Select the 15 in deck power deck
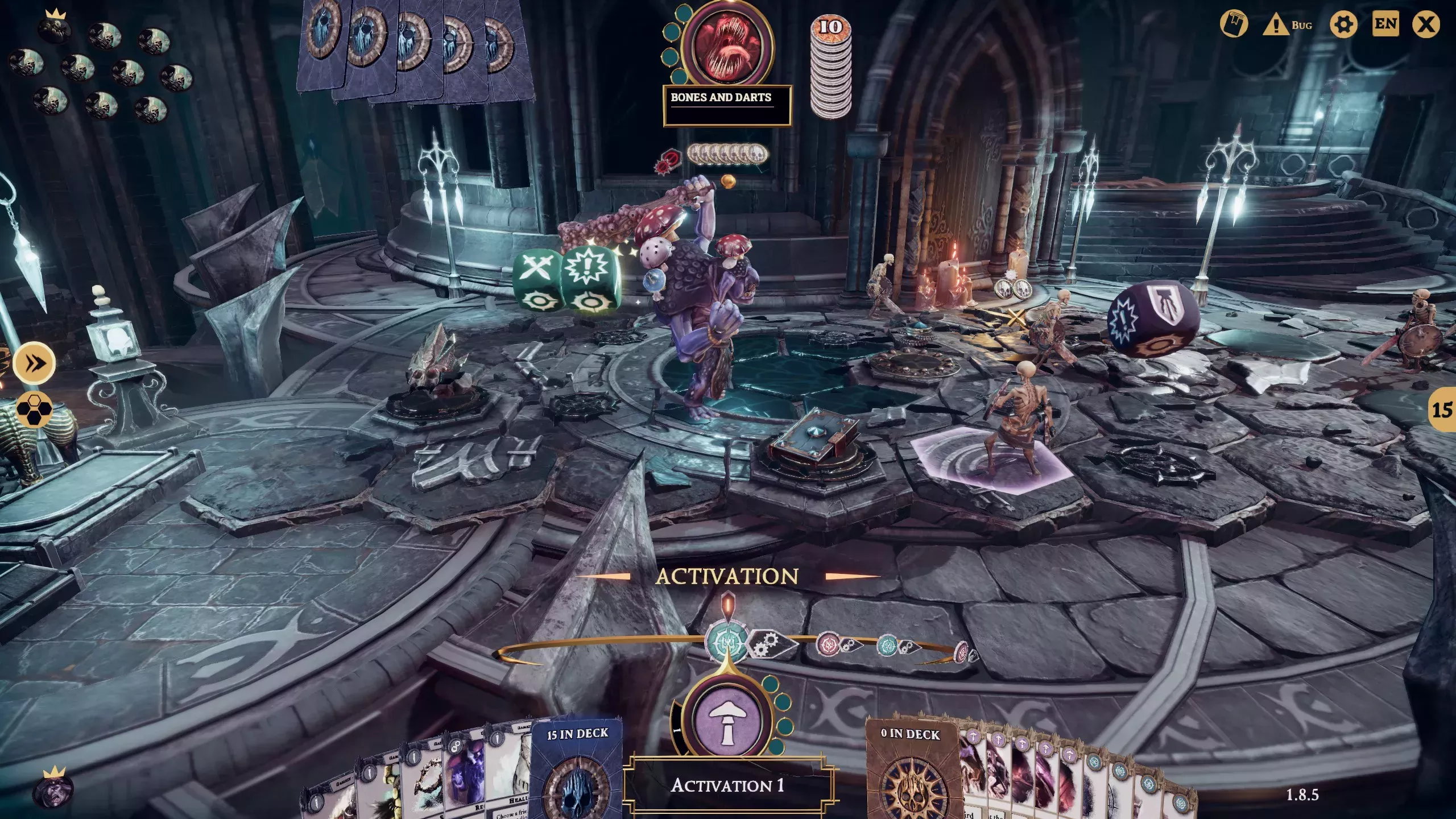The width and height of the screenshot is (1456, 819). click(x=576, y=773)
